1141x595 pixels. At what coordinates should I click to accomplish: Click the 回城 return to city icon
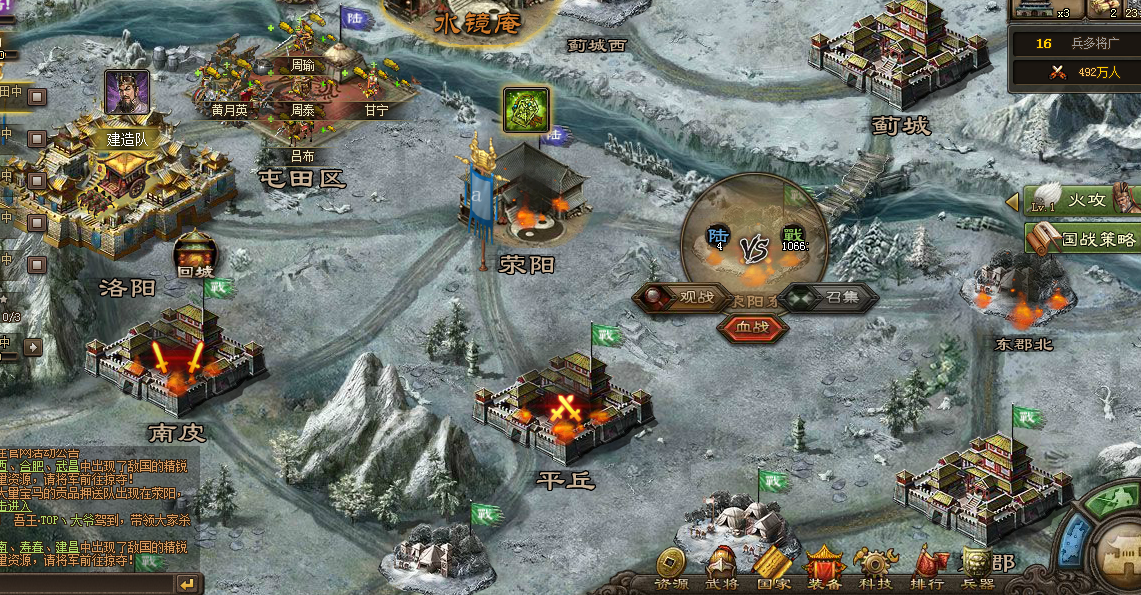(x=195, y=254)
